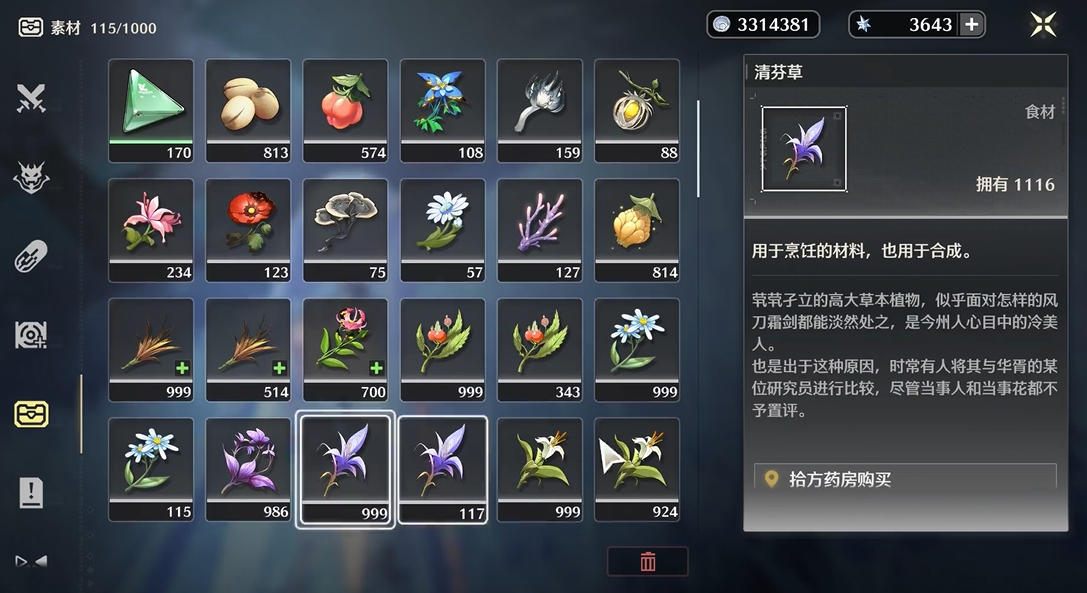This screenshot has width=1087, height=593.
Task: Add more currency with the plus button
Action: (x=970, y=25)
